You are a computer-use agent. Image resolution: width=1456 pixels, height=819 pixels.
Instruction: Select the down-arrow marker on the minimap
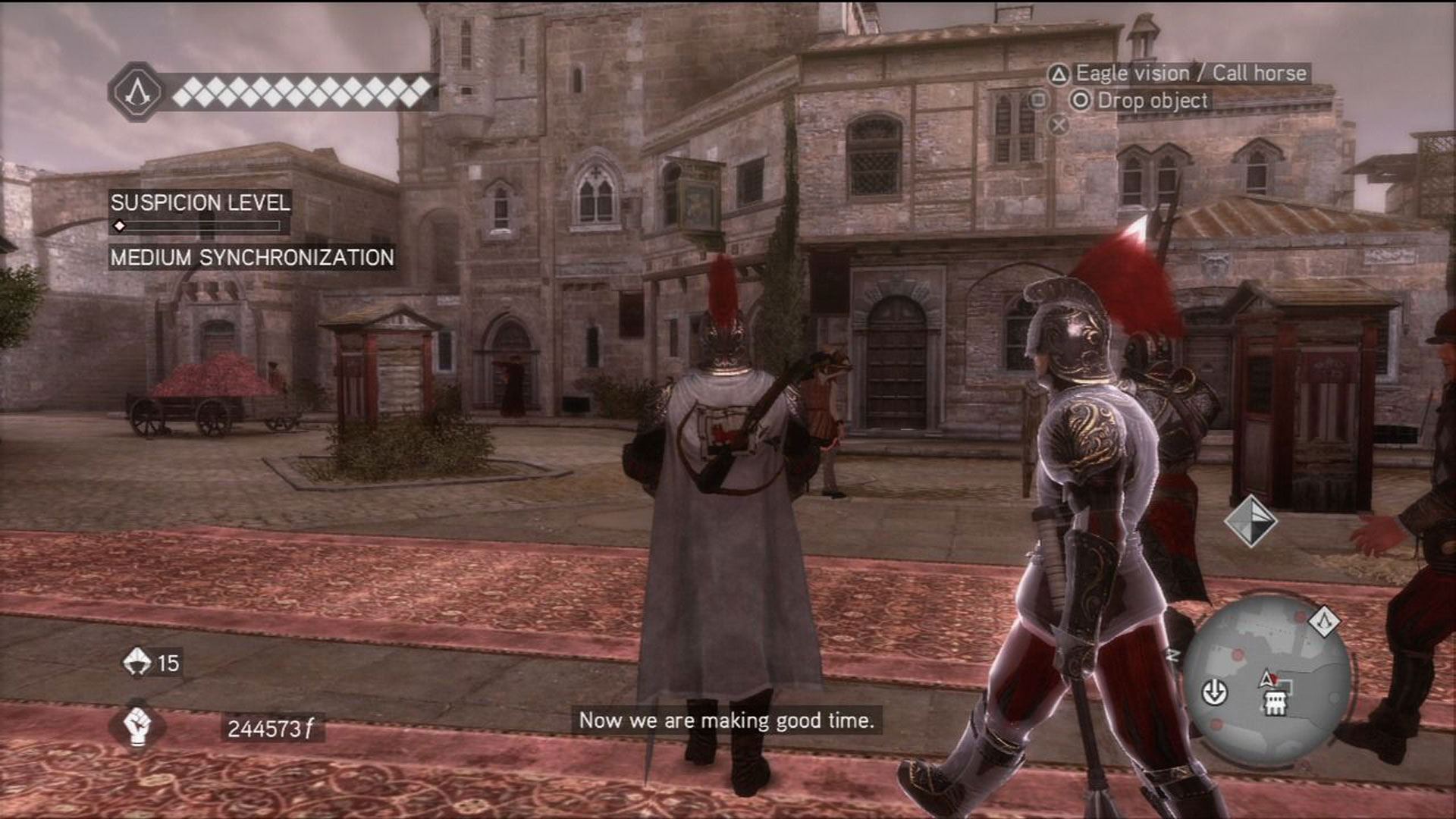(x=1215, y=692)
